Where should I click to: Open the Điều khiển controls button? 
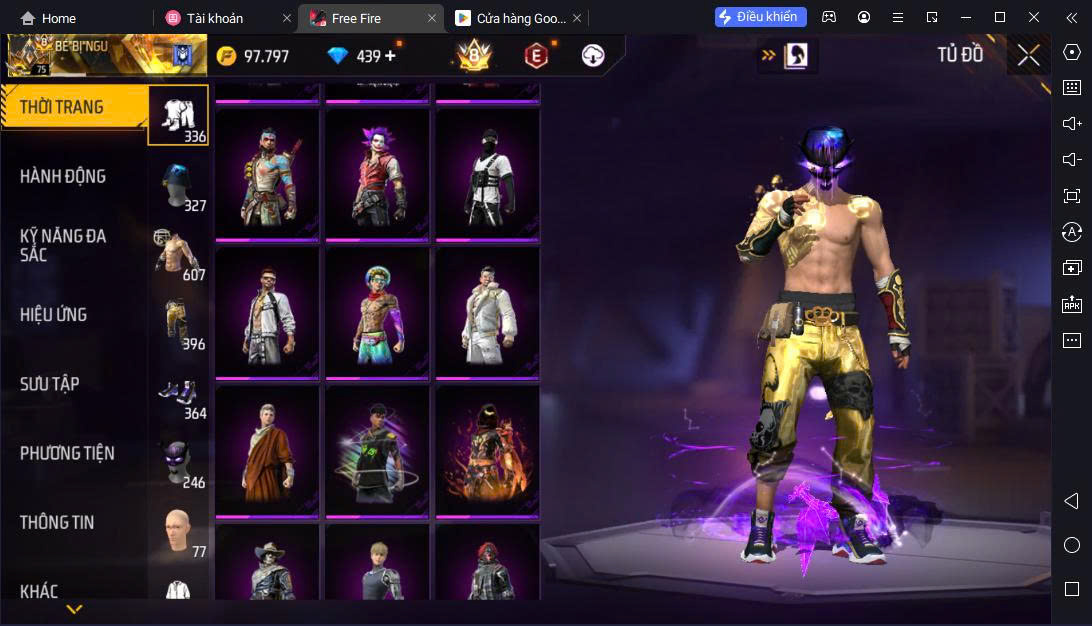[x=760, y=17]
